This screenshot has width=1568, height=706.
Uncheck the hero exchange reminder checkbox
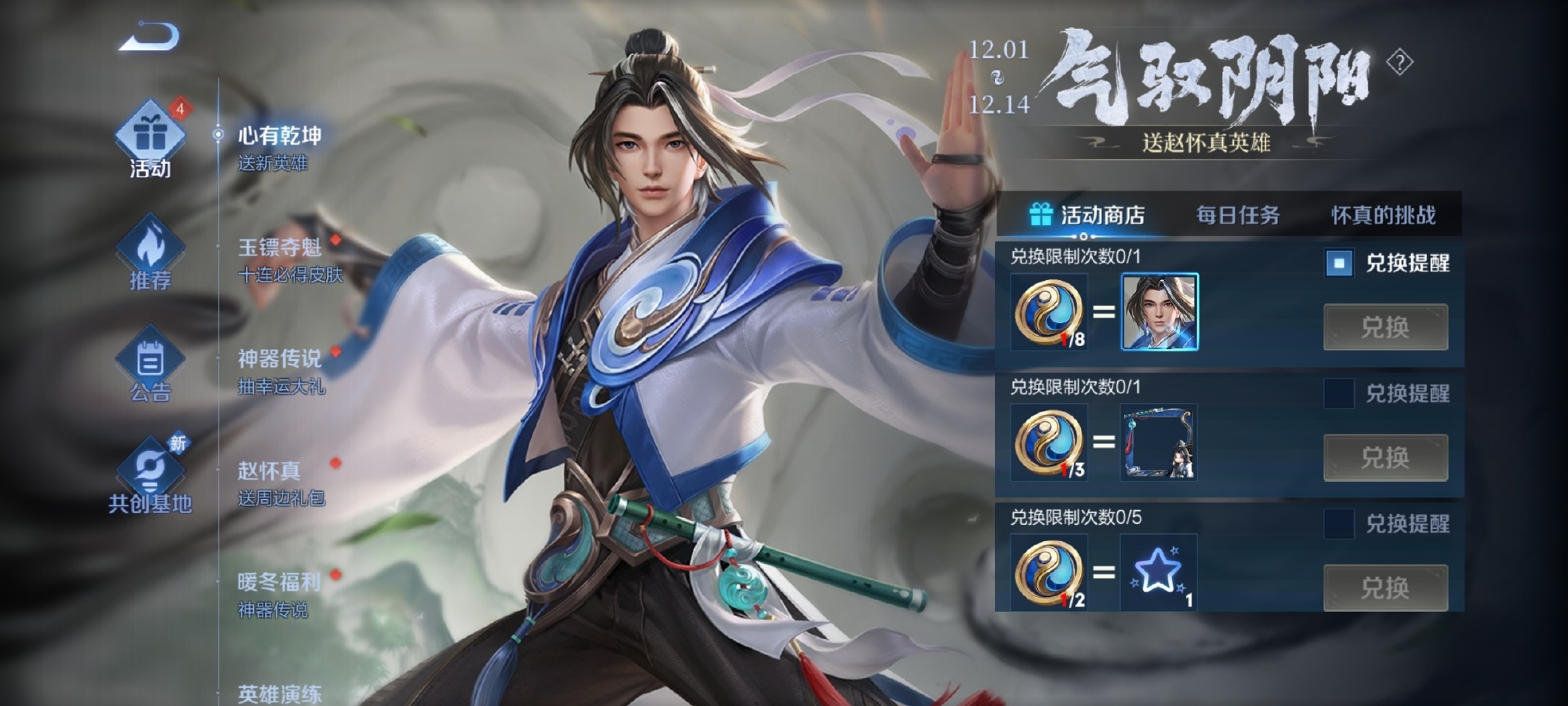tap(1339, 264)
